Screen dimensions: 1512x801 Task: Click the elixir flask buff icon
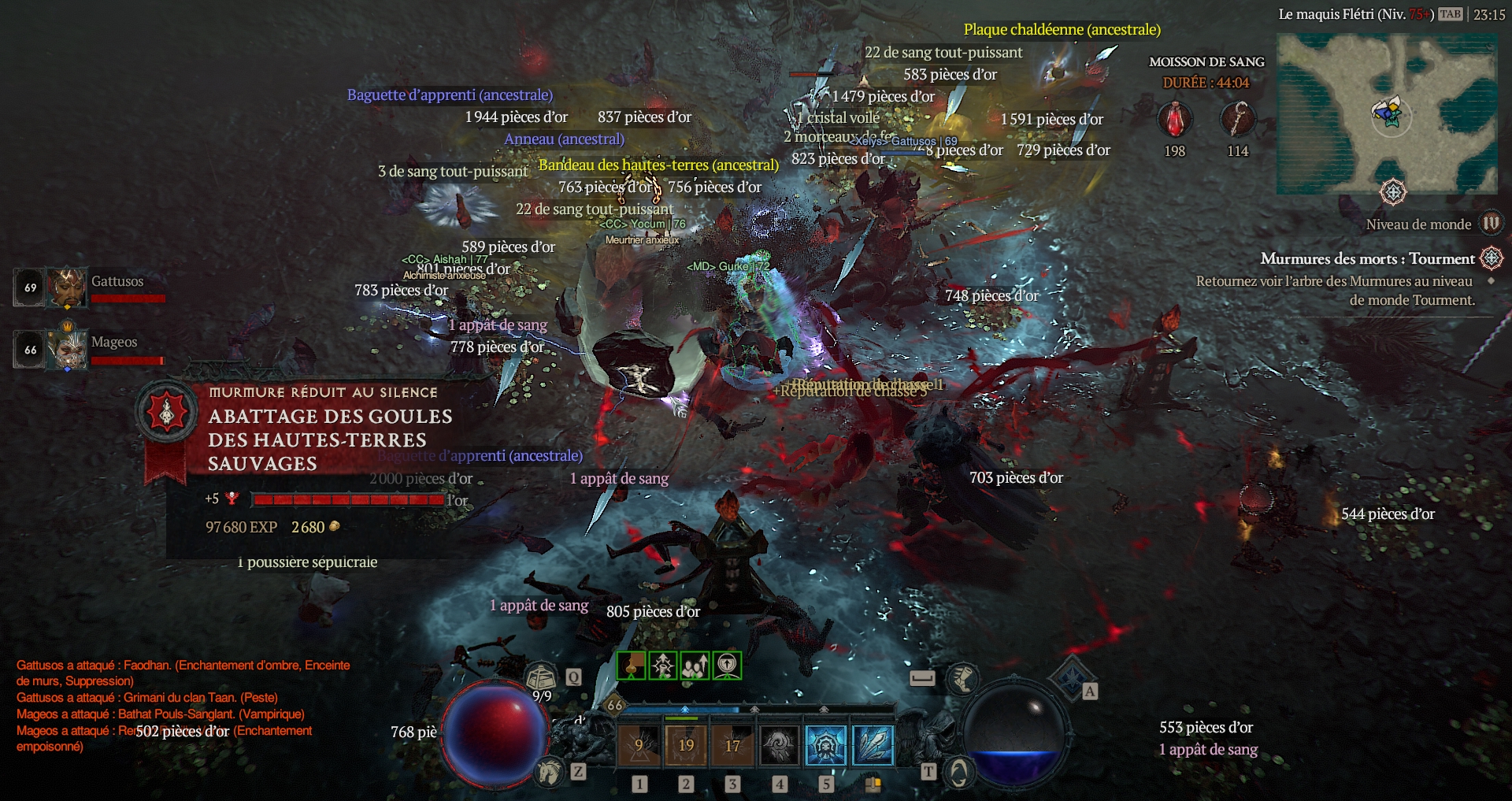tap(631, 666)
